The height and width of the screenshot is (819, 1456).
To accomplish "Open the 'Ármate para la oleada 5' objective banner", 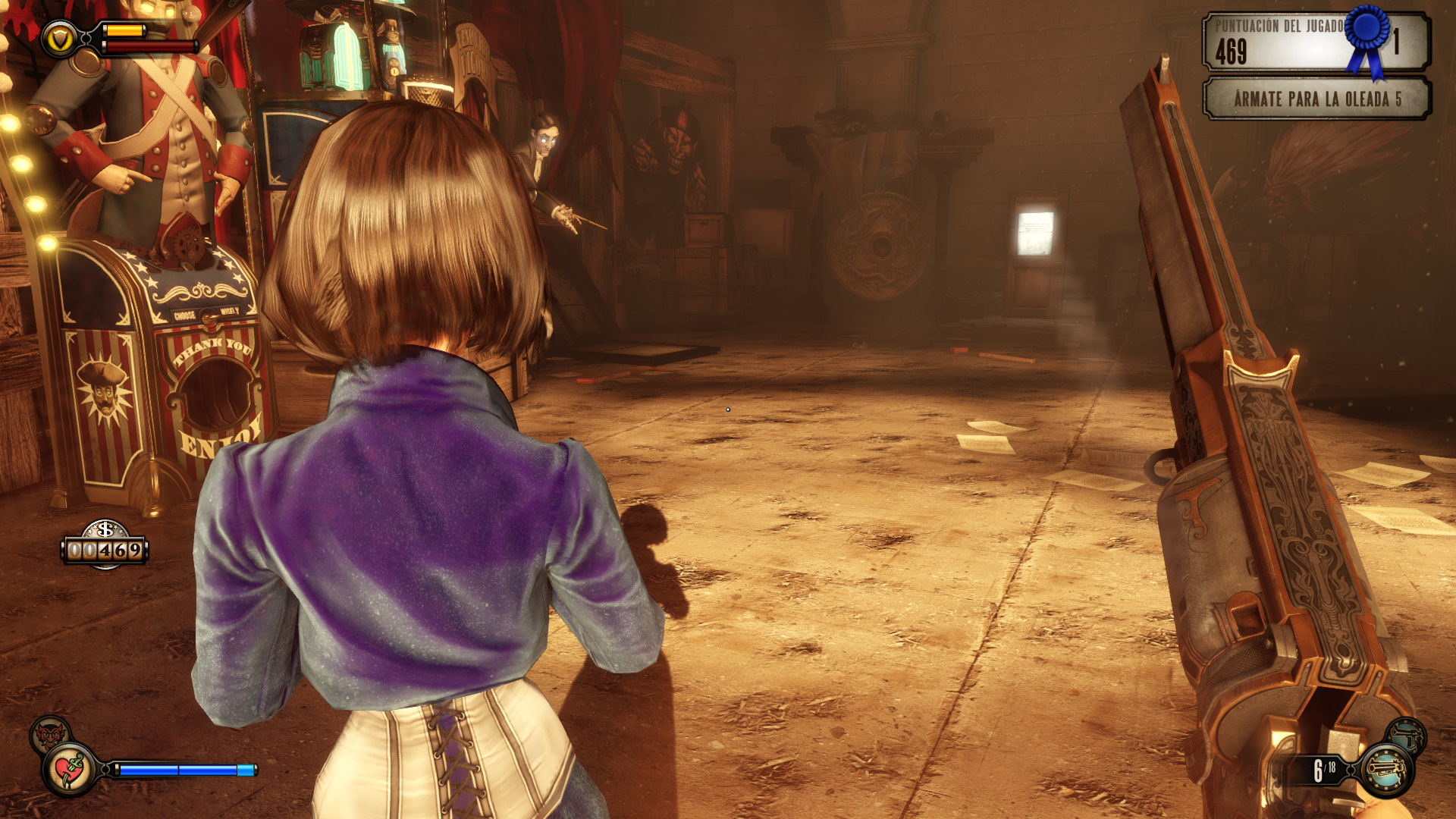I will pyautogui.click(x=1316, y=99).
